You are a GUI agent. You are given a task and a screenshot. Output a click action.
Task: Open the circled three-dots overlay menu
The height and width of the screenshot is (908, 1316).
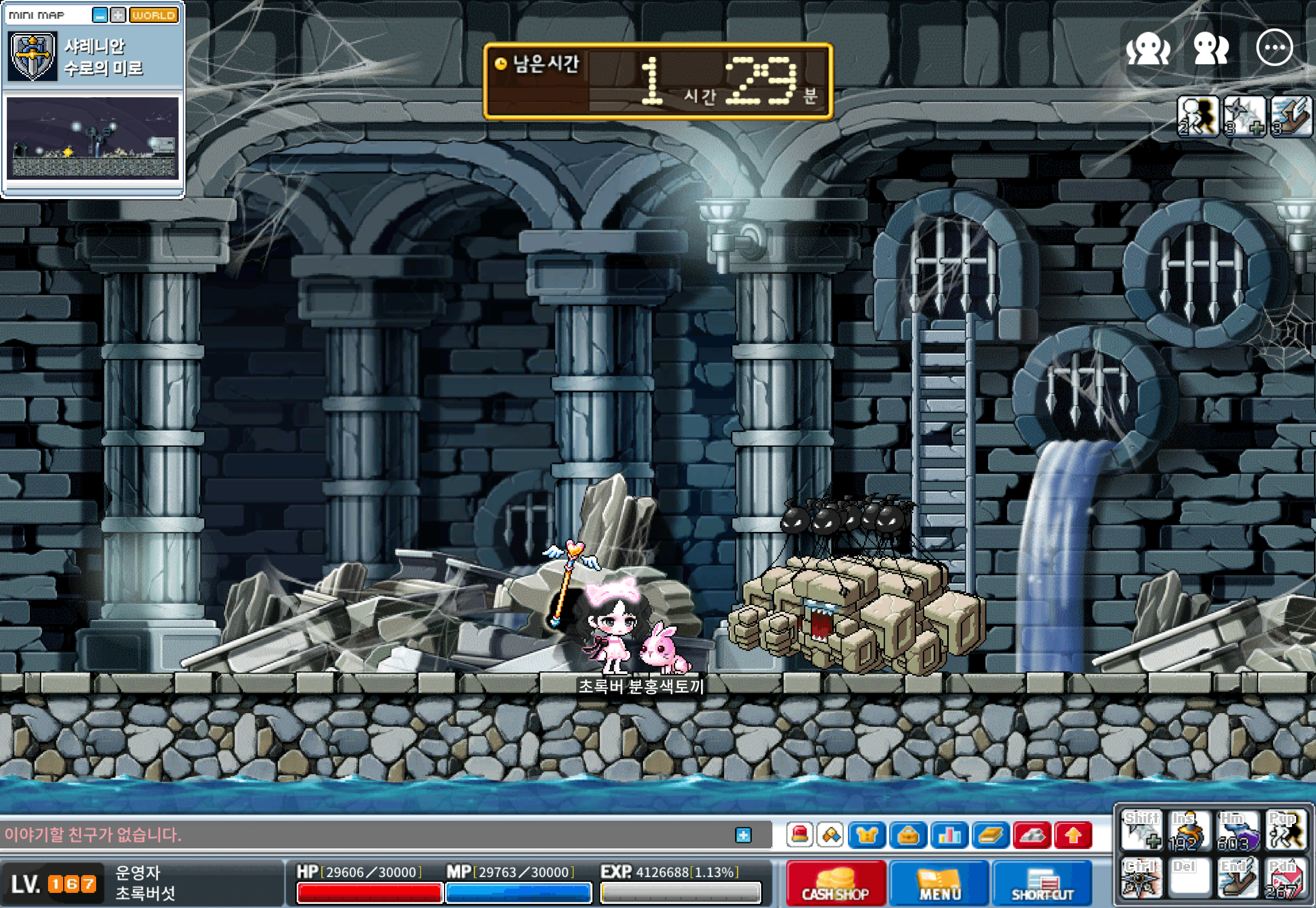pos(1274,48)
